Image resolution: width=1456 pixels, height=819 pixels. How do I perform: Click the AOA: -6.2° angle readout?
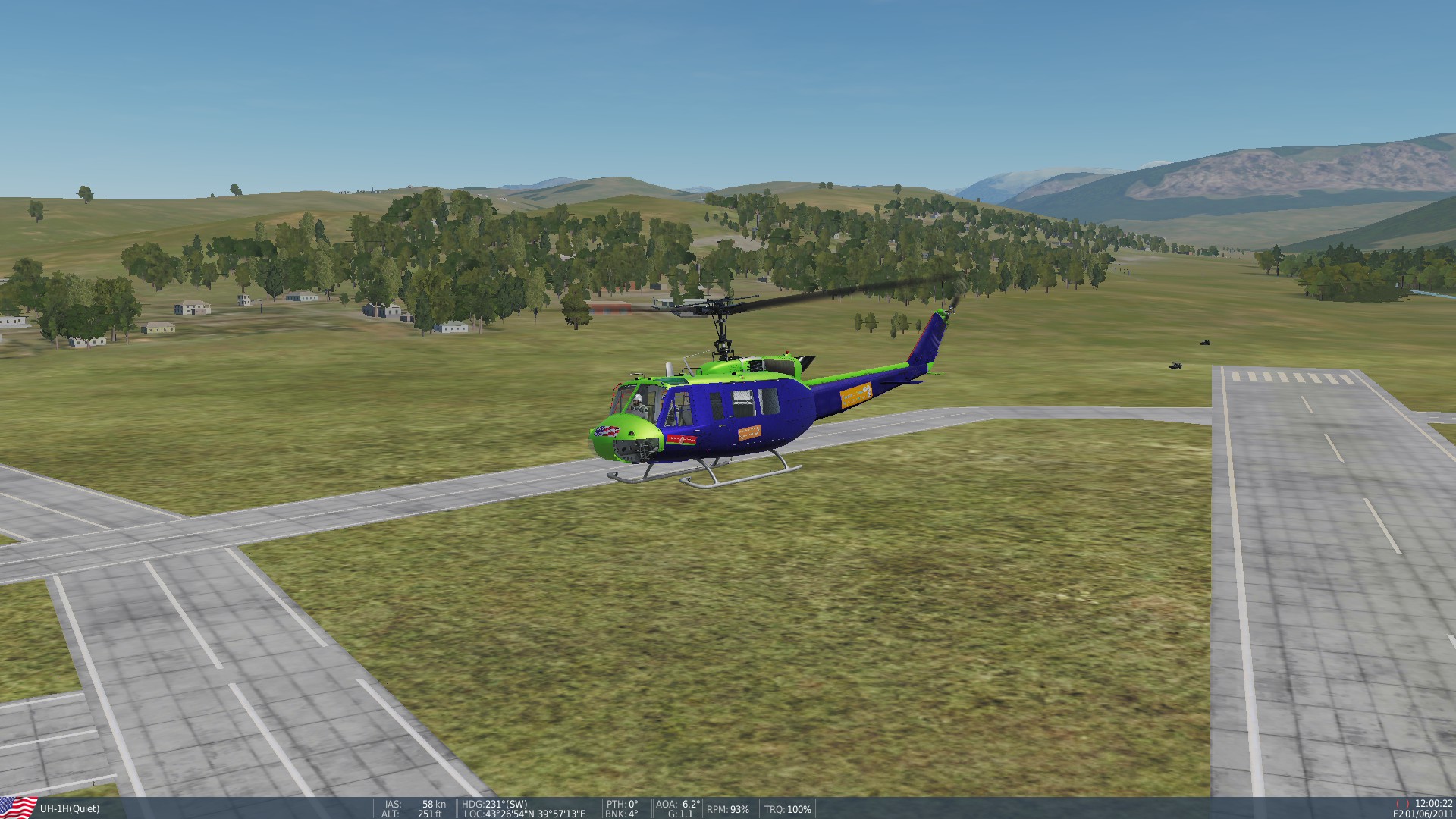(x=679, y=805)
